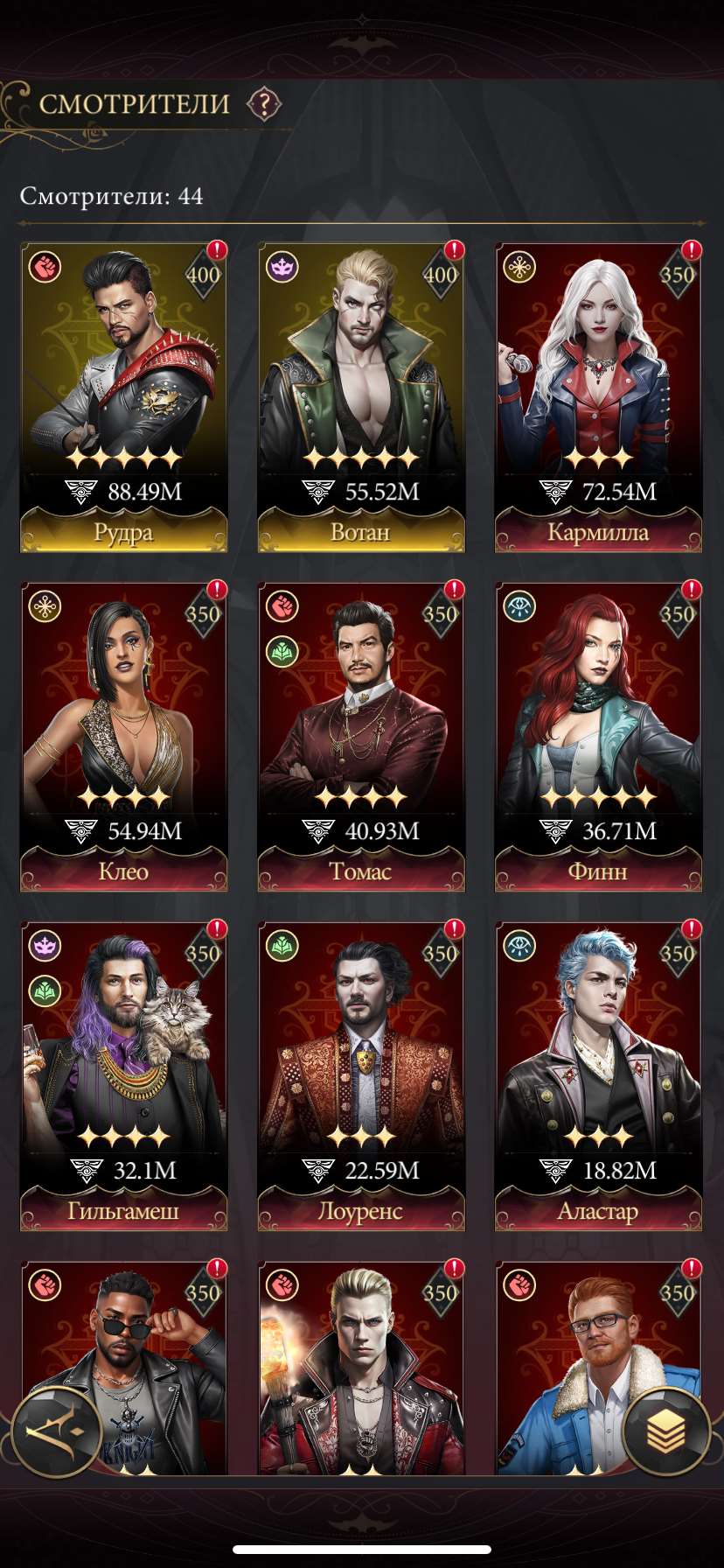Open the Лоуренс warden card
The height and width of the screenshot is (1568, 724).
point(361,1076)
